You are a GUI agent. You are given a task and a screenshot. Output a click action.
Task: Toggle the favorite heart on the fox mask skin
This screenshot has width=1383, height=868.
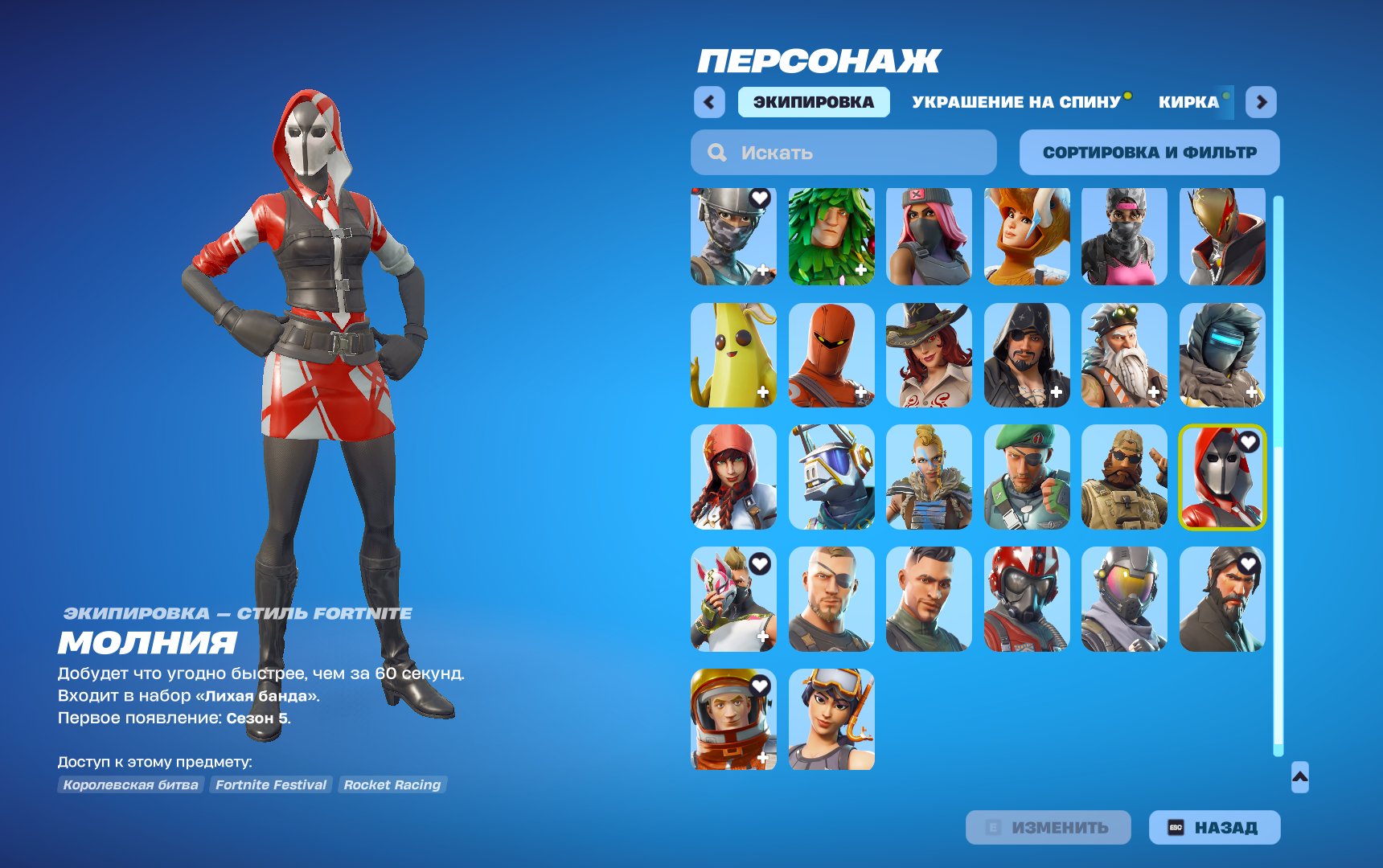(759, 563)
